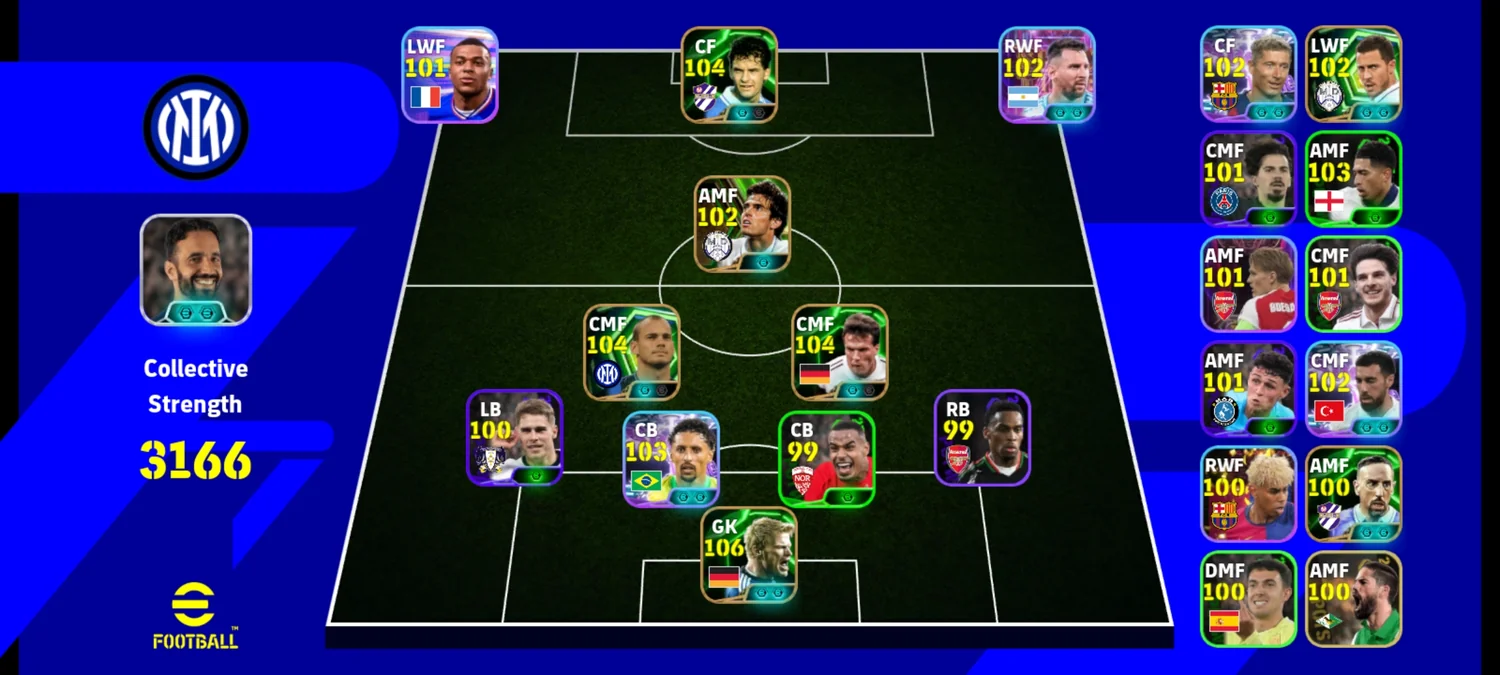Select the LB 100 defender card
Image resolution: width=1500 pixels, height=675 pixels.
tap(514, 437)
